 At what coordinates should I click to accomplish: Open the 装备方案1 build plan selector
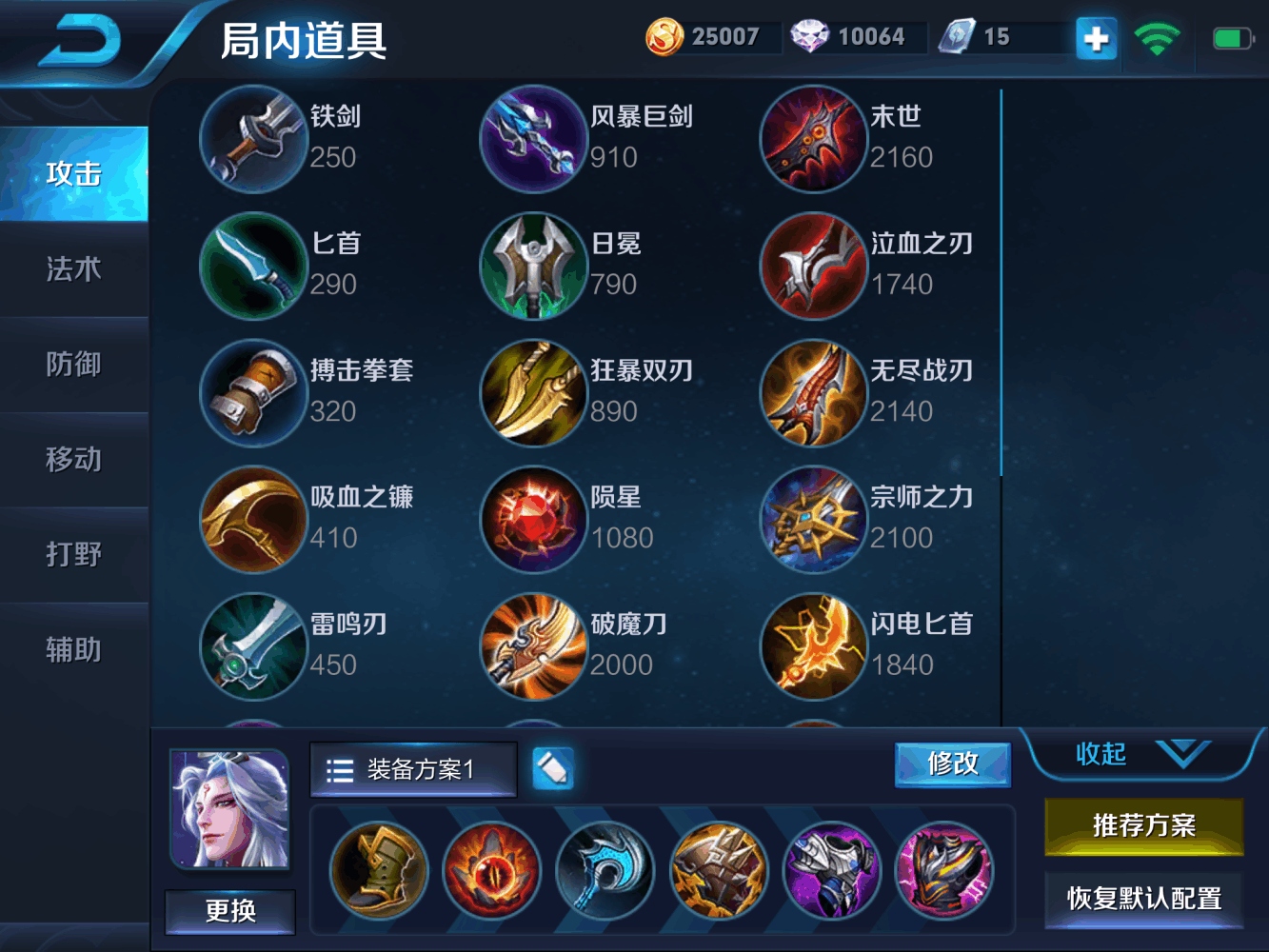click(x=413, y=769)
